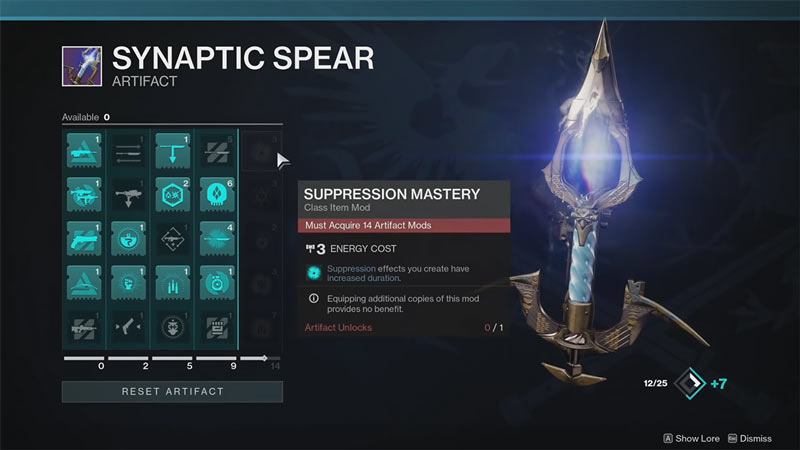Screen dimensions: 800x450
Task: Select the pistol sidearm mod icon
Action: point(84,238)
